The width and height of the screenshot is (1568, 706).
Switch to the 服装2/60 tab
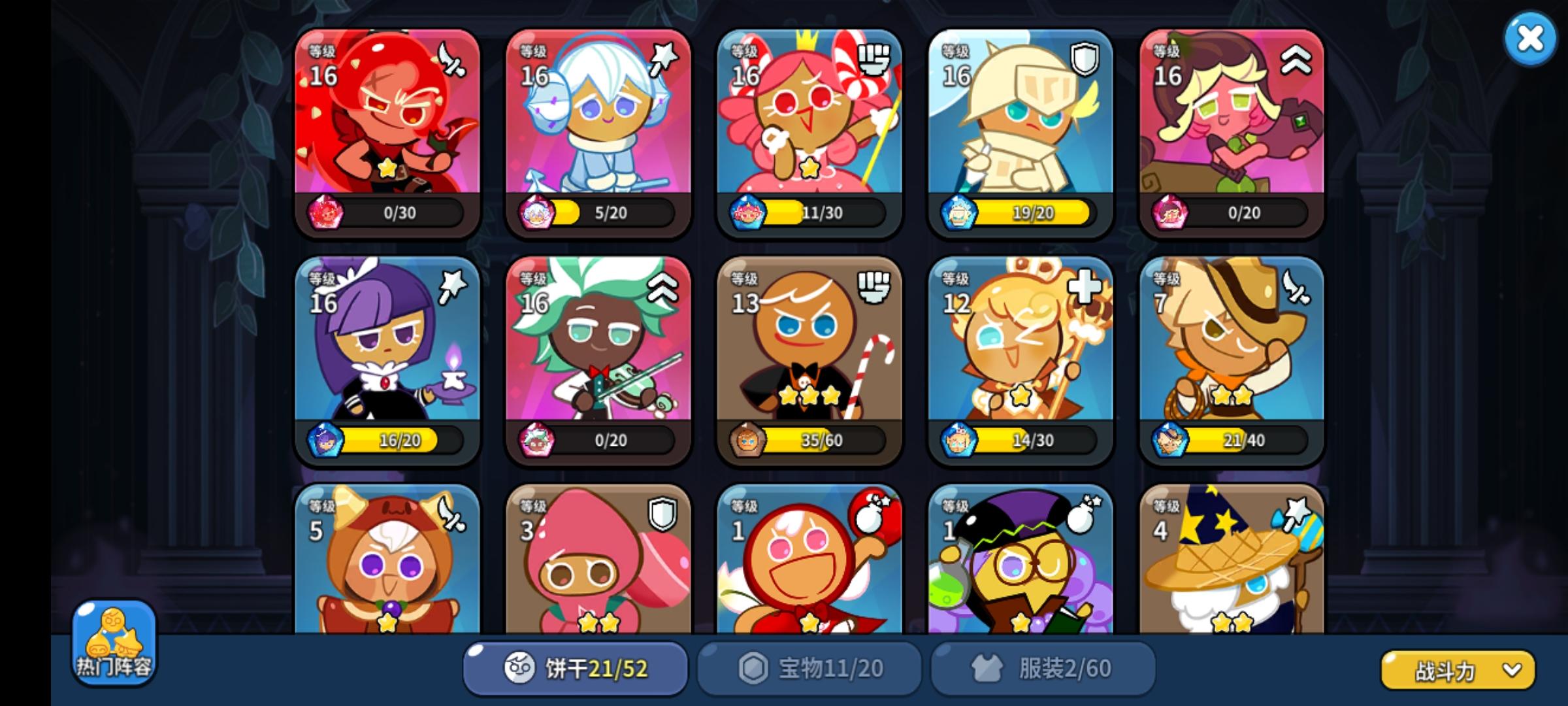pos(1041,667)
